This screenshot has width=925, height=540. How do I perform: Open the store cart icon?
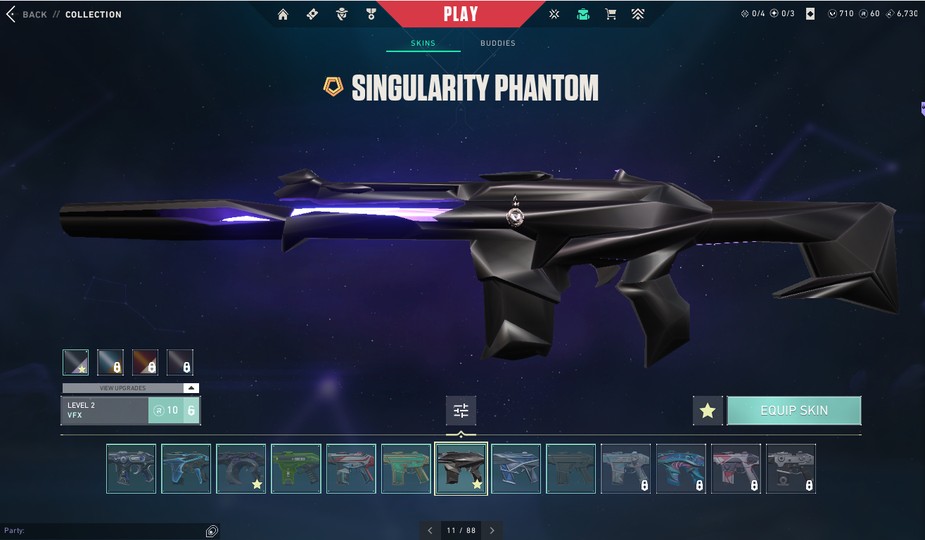pos(610,15)
